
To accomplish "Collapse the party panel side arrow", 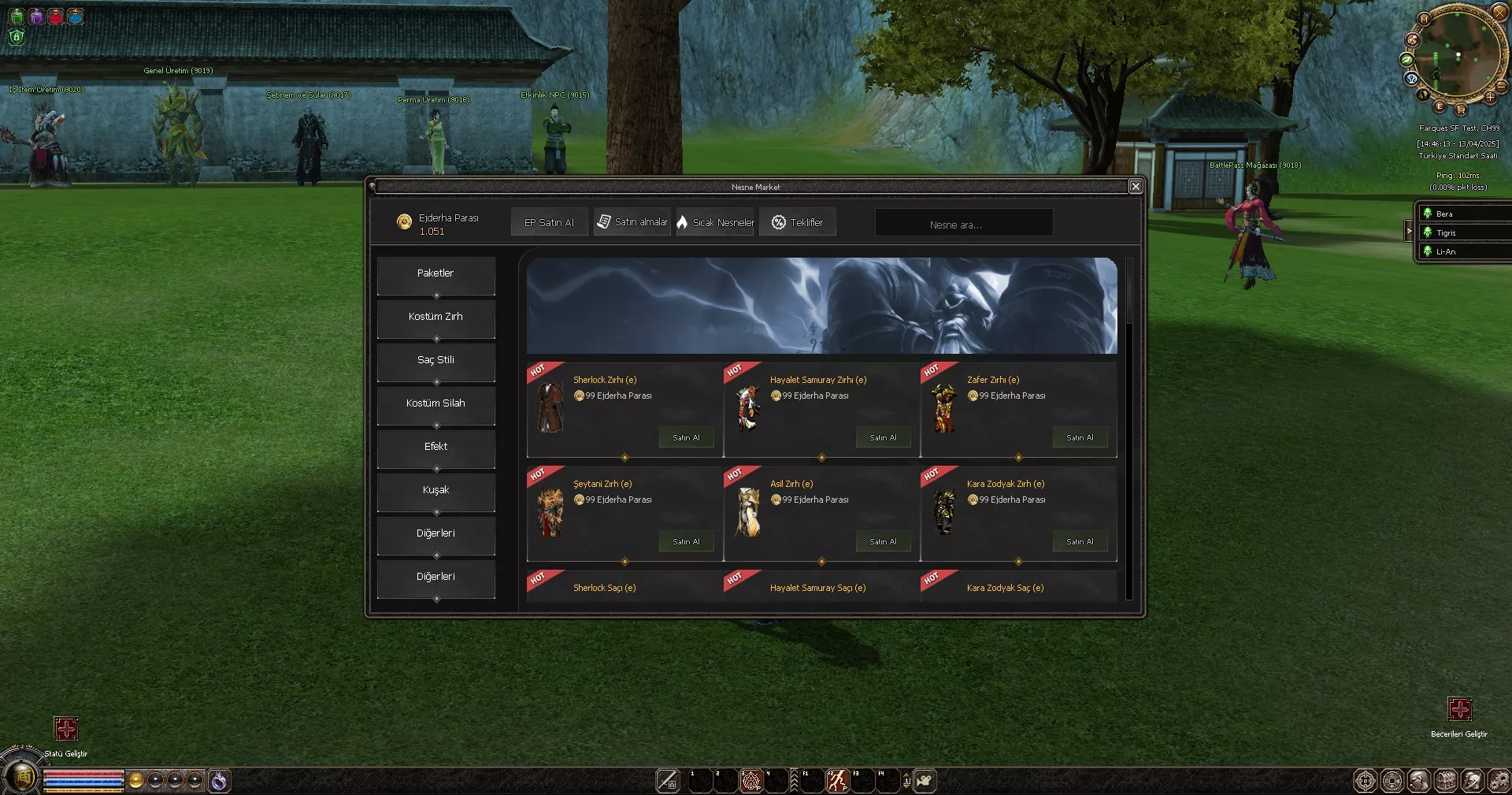I will click(x=1410, y=231).
